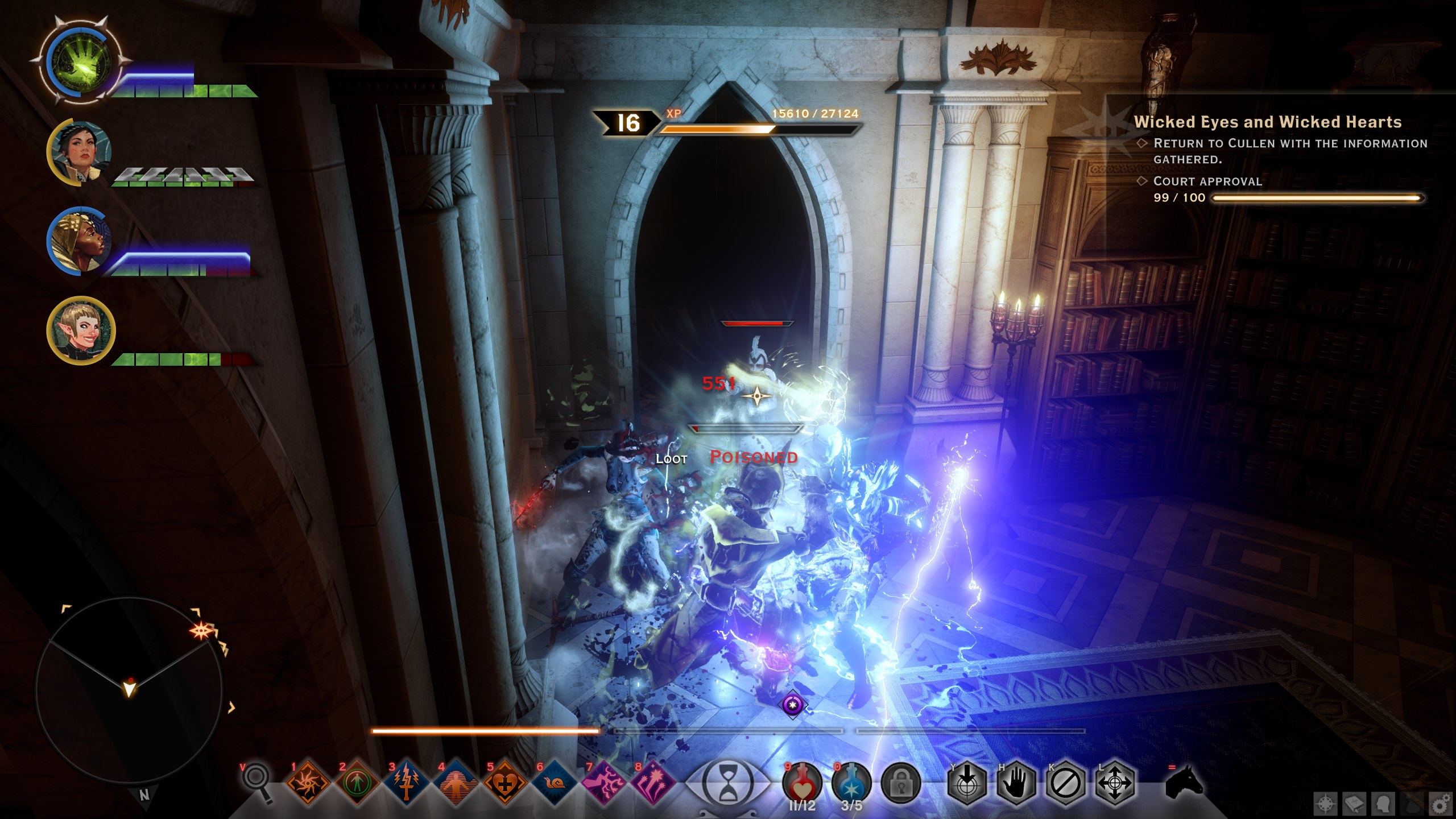Cast the green-circled figure ability

coord(357,783)
